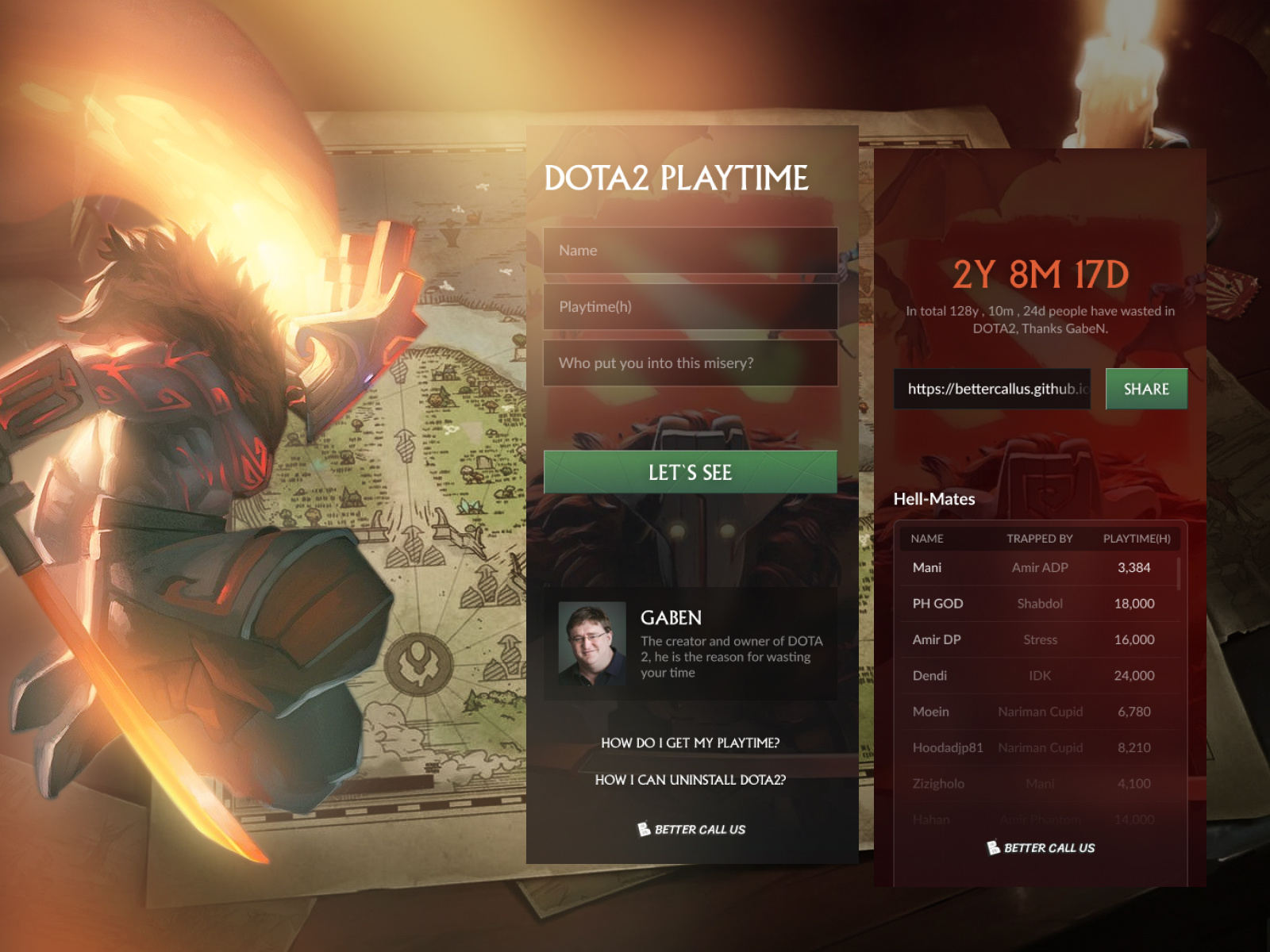Select the bettercallus.github.io share URL
Screen dimensions: 1270x952
click(992, 390)
